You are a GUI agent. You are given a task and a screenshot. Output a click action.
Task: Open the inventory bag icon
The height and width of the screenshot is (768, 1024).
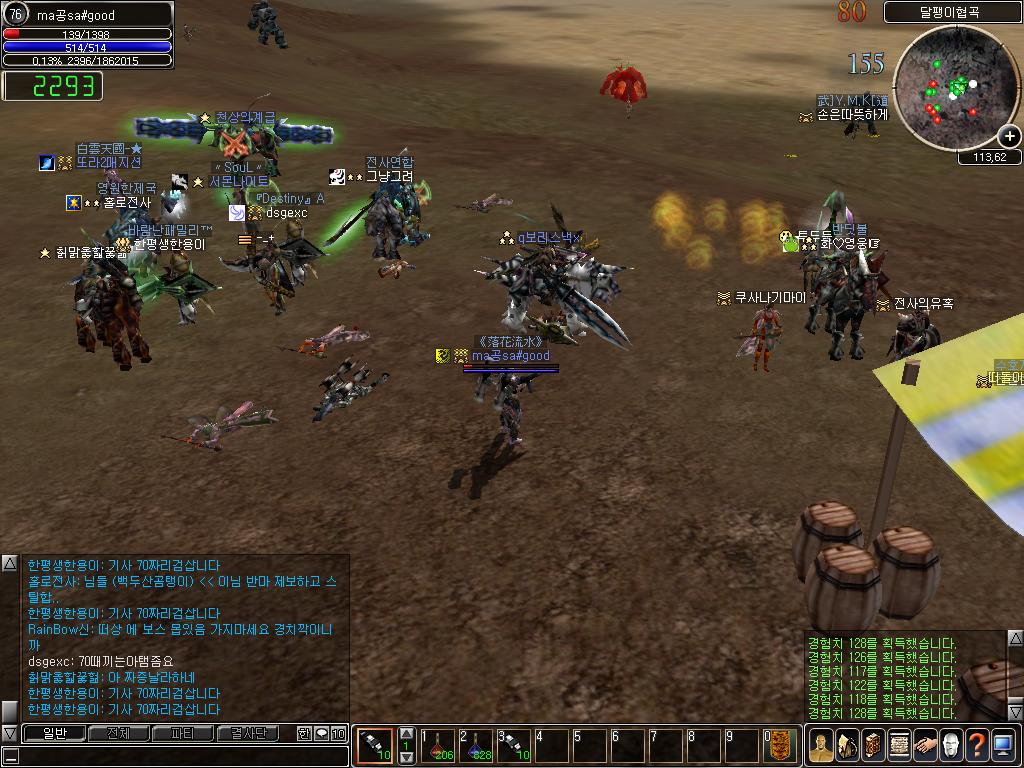click(x=847, y=745)
